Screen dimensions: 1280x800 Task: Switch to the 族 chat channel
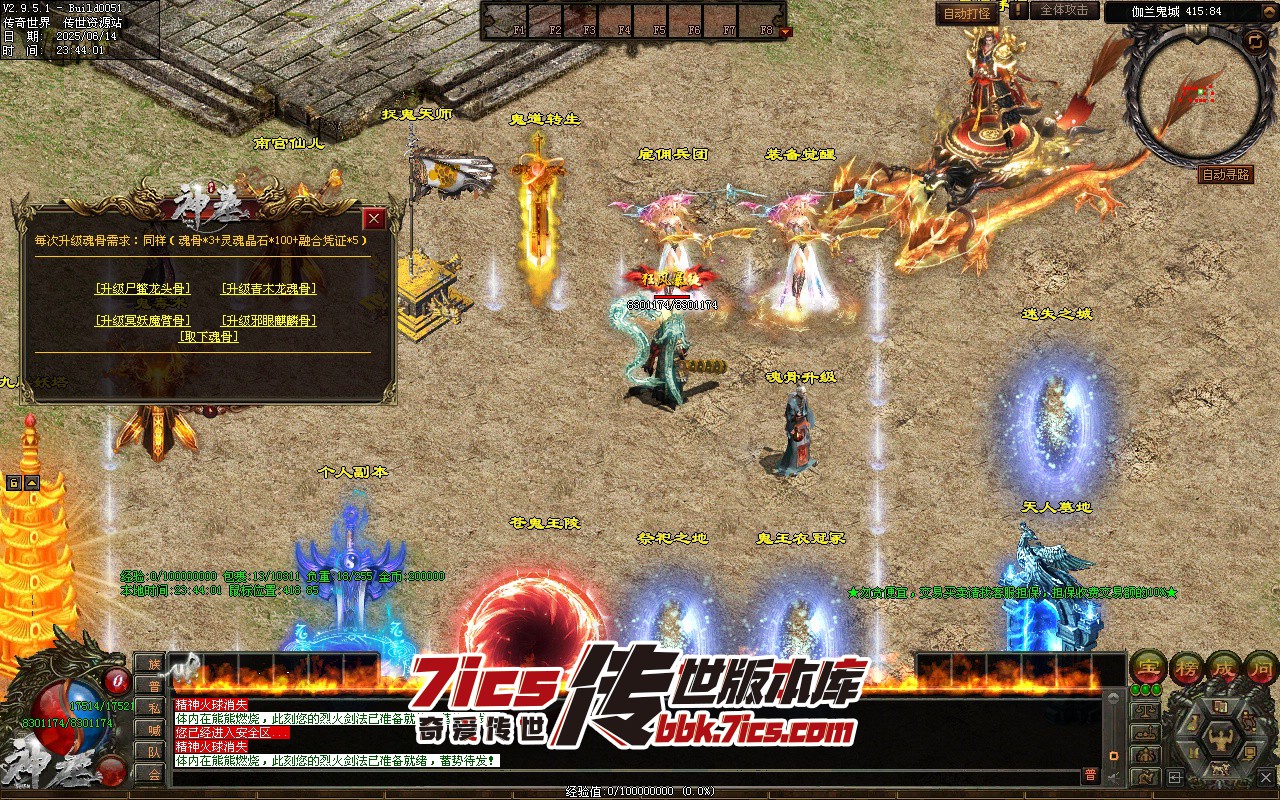[x=153, y=664]
